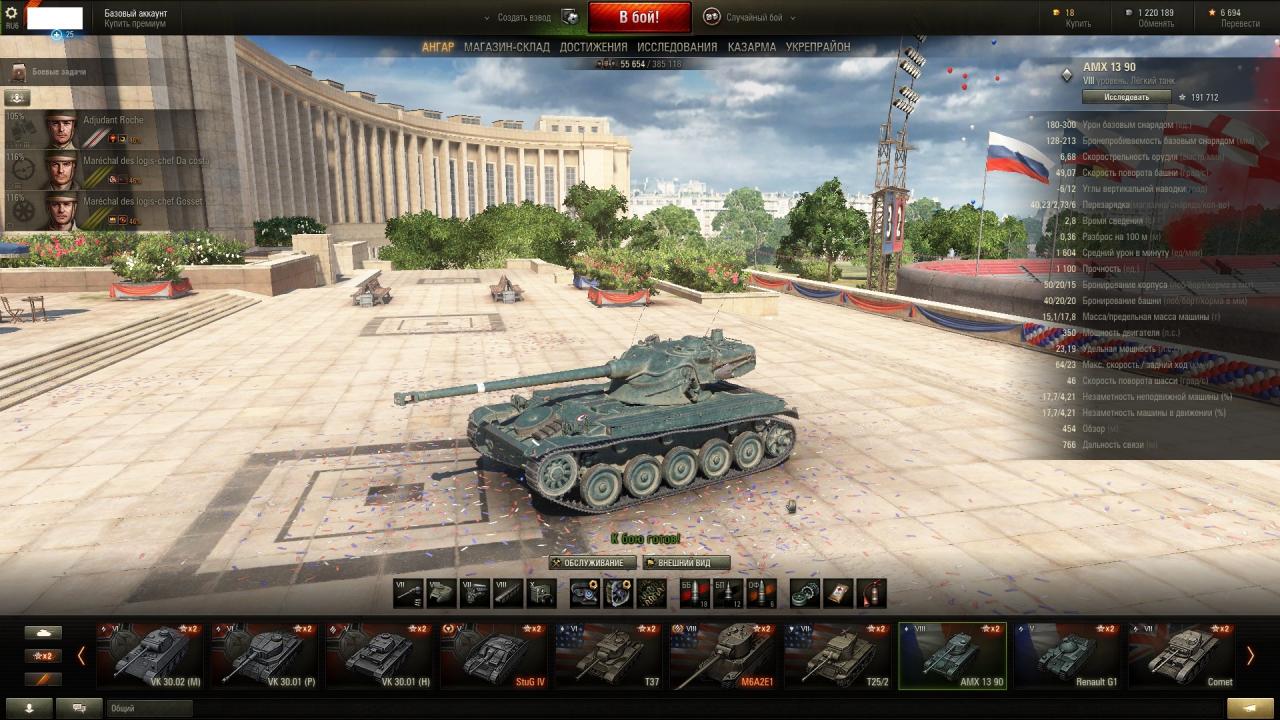Open the Внешний вид customization button
1280x720 pixels.
[x=685, y=563]
